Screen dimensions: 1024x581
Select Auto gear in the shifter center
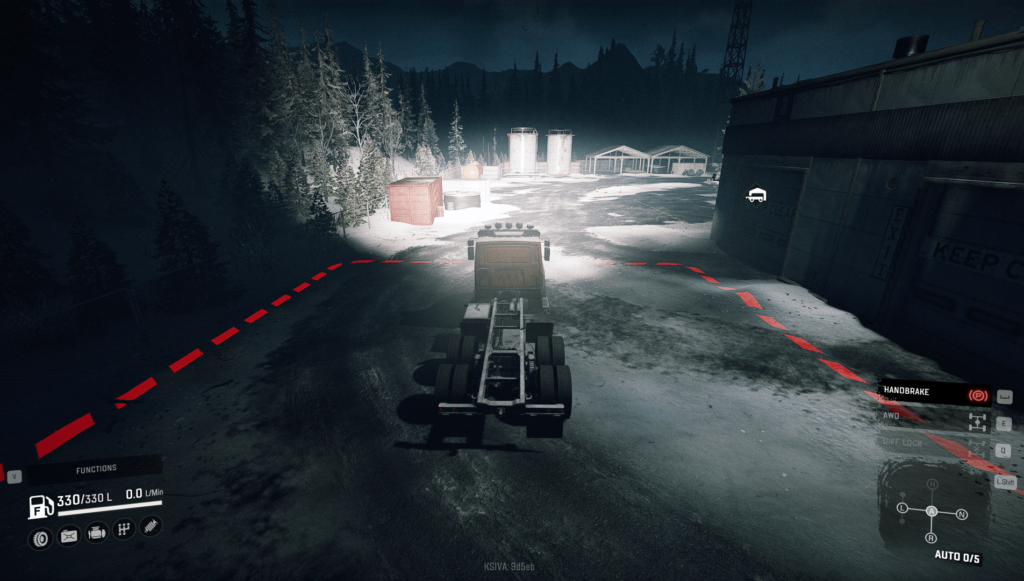coord(931,511)
